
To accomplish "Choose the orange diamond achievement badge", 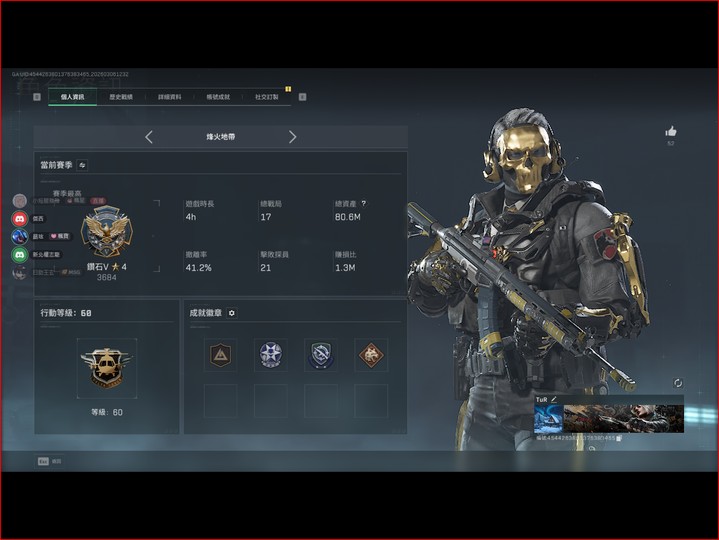I will point(371,354).
